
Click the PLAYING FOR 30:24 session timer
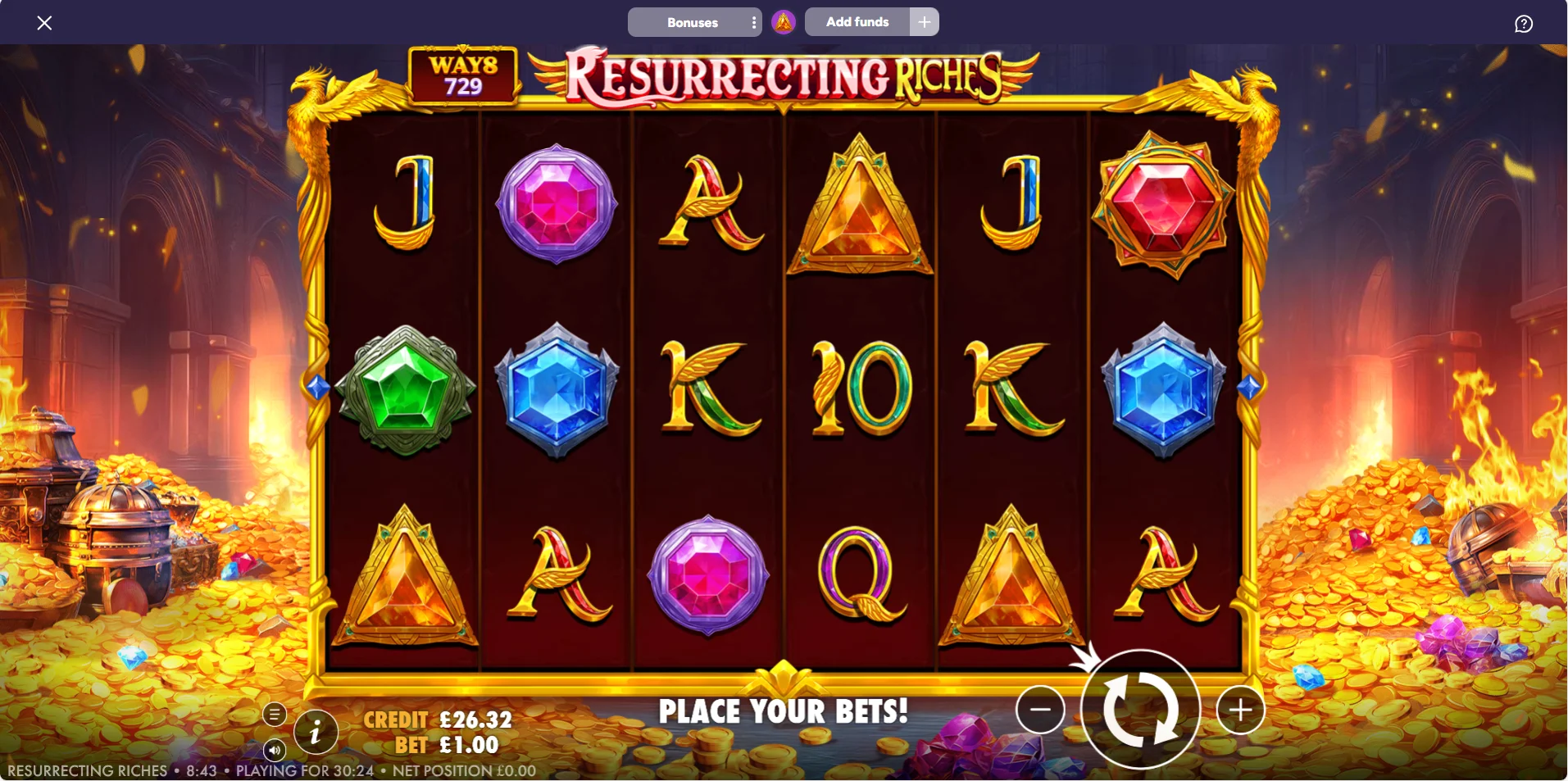305,770
